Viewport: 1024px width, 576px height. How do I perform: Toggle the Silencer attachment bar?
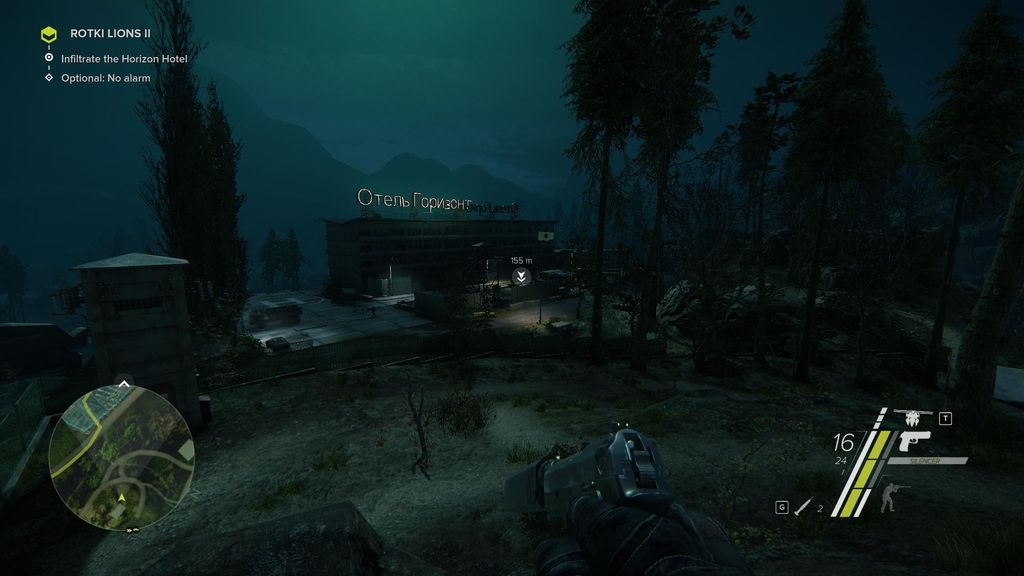click(x=931, y=461)
